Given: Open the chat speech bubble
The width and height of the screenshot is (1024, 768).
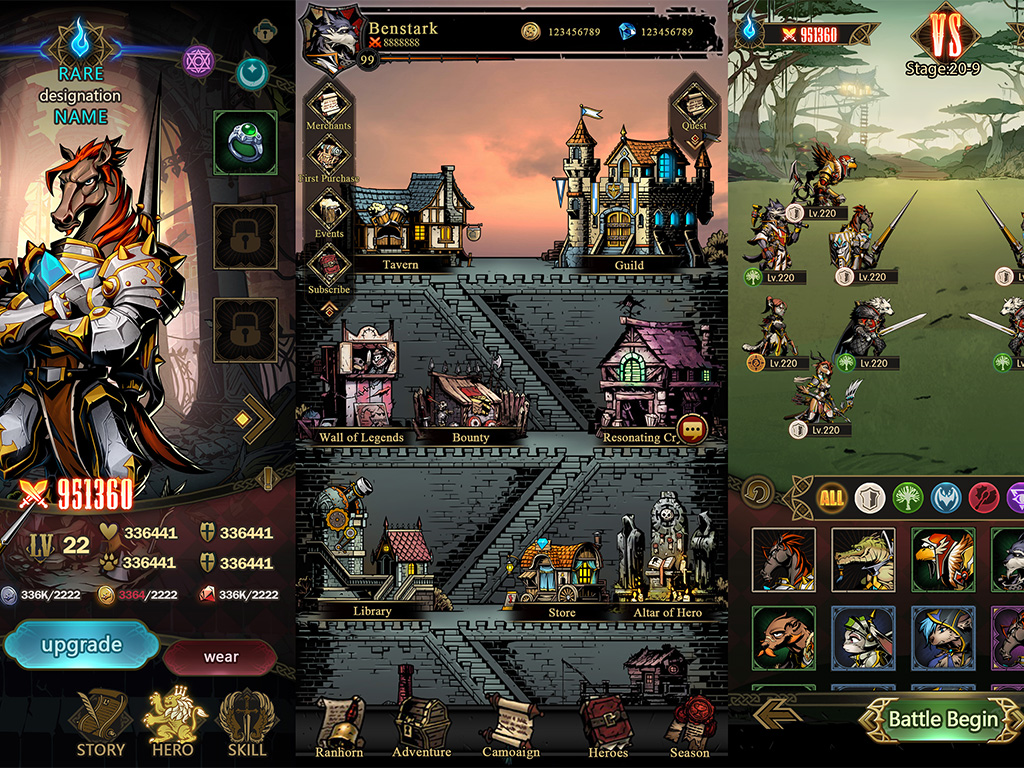Looking at the screenshot, I should point(692,430).
